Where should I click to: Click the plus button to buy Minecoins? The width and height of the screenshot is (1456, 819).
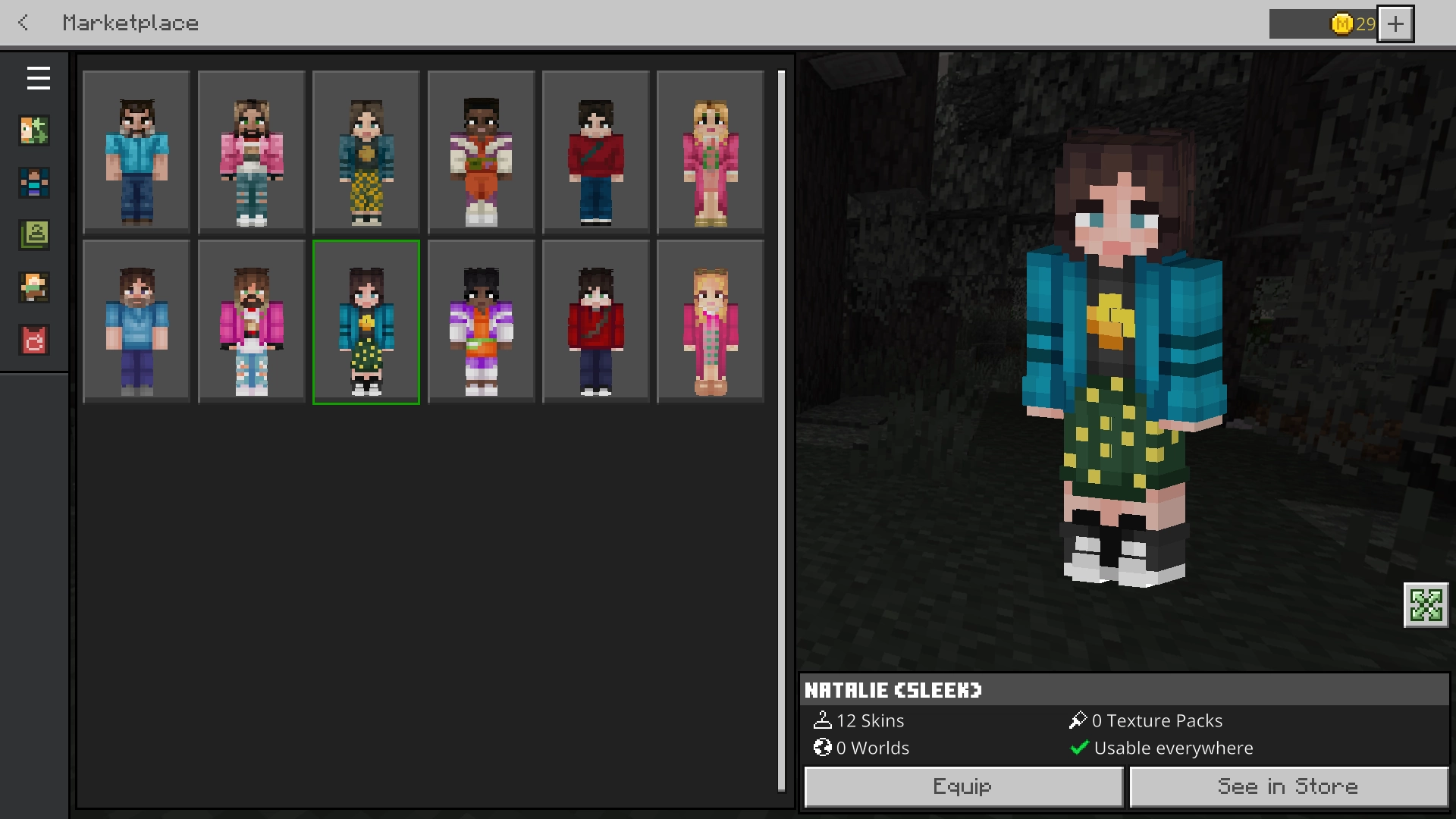tap(1395, 23)
